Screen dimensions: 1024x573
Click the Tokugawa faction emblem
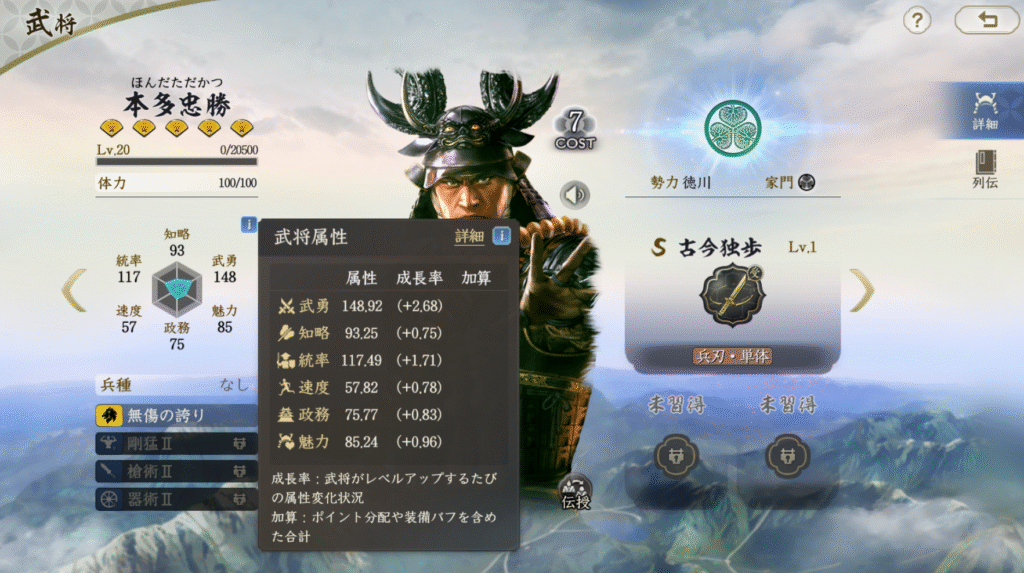coord(733,129)
